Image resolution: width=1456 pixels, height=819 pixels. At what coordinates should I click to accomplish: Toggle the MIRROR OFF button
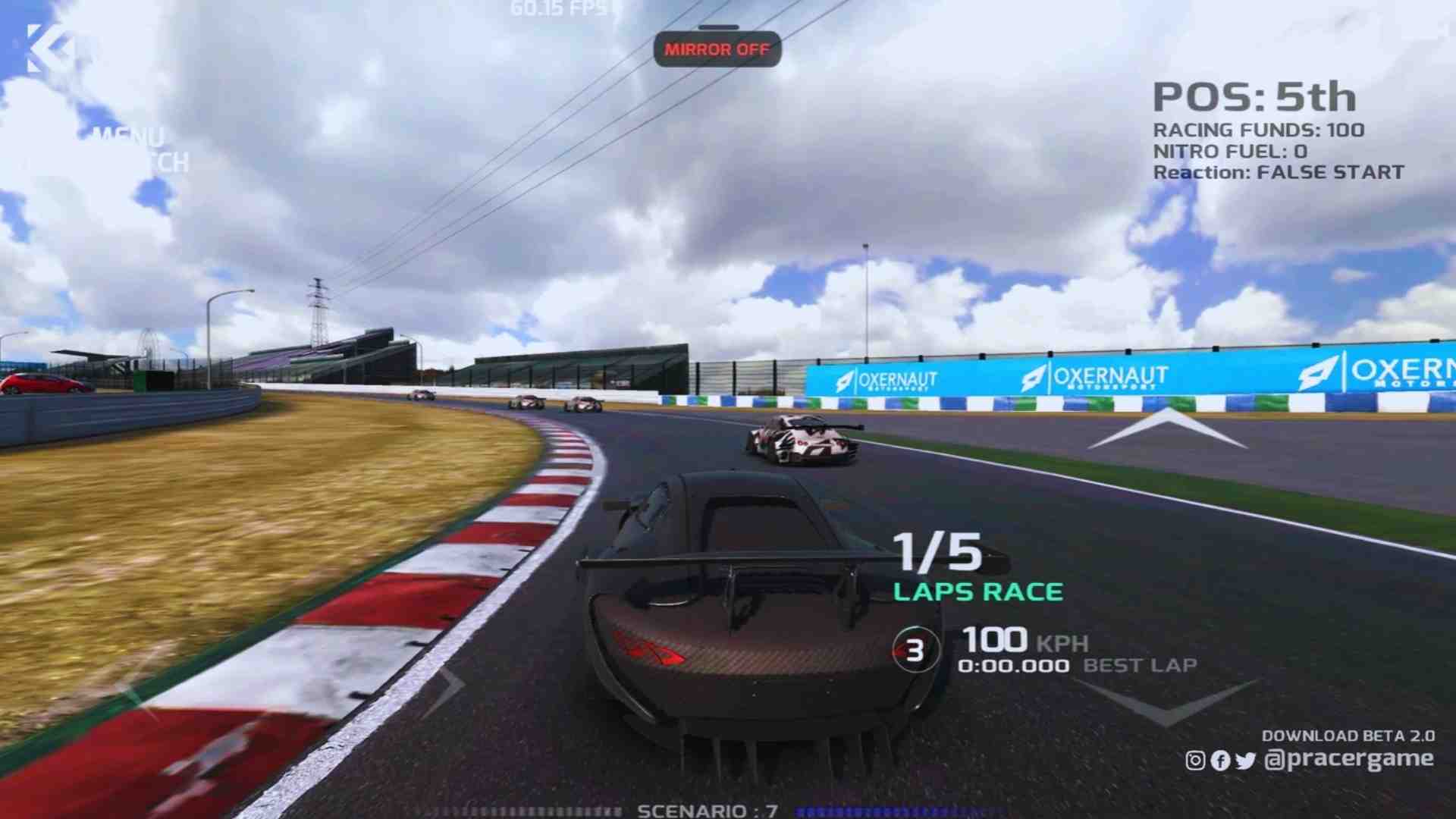click(x=717, y=50)
